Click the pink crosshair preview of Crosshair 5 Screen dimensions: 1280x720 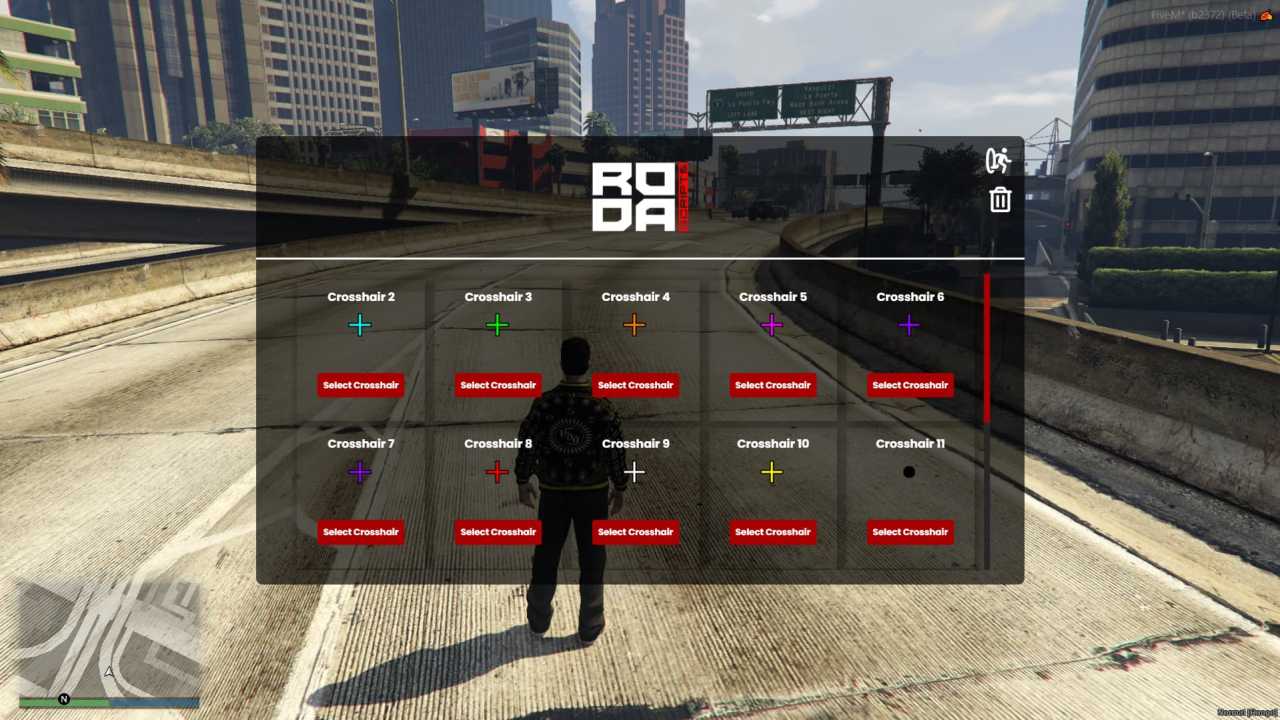pos(772,324)
